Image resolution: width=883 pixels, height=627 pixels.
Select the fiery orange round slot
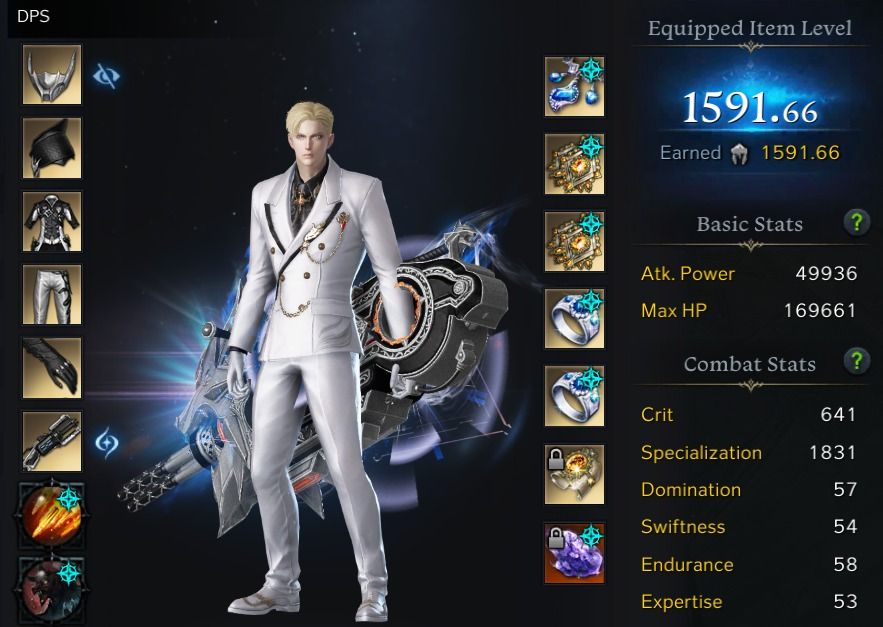click(x=50, y=513)
